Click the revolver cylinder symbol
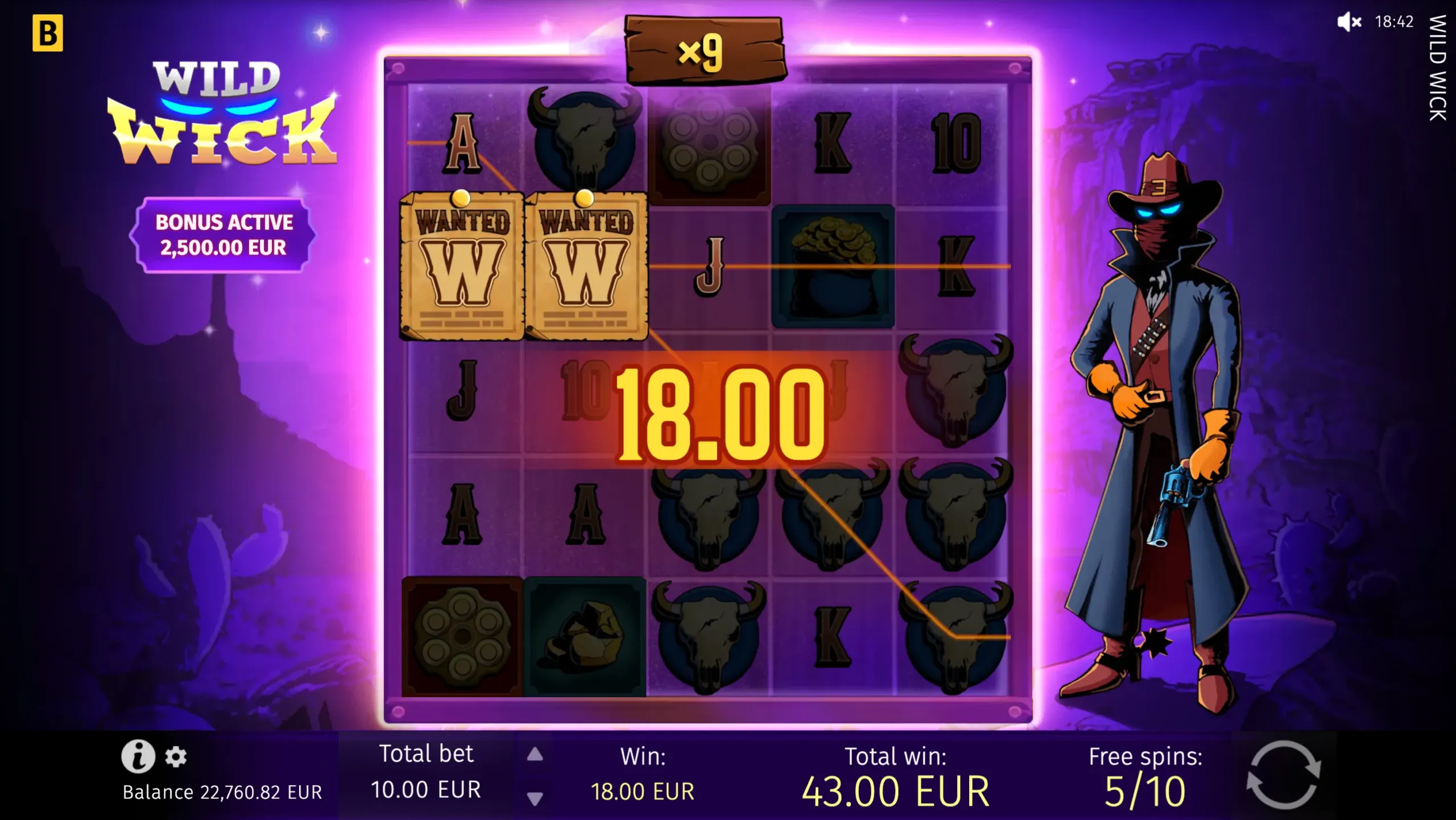The width and height of the screenshot is (1456, 820). point(709,140)
